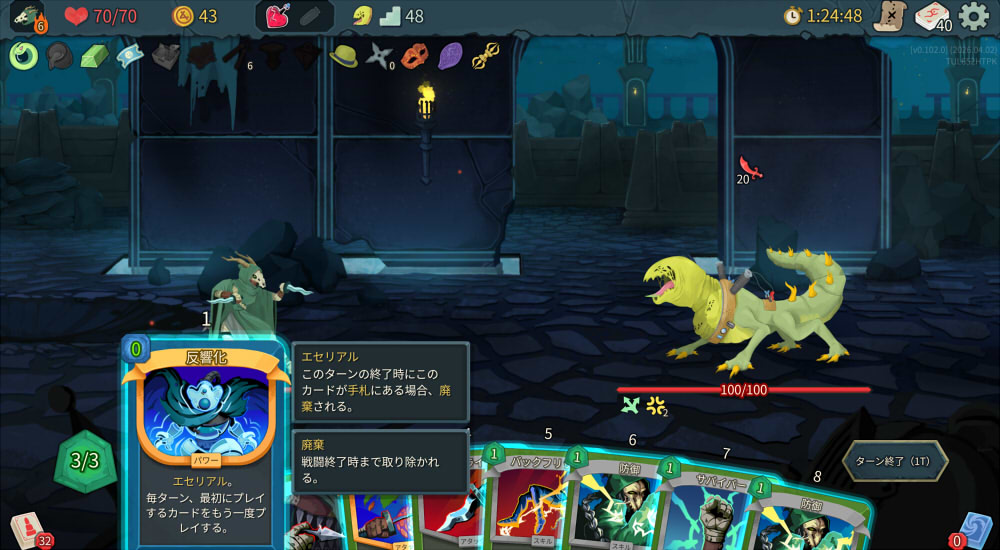
Task: Inspect the orange mask relic
Action: 414,55
